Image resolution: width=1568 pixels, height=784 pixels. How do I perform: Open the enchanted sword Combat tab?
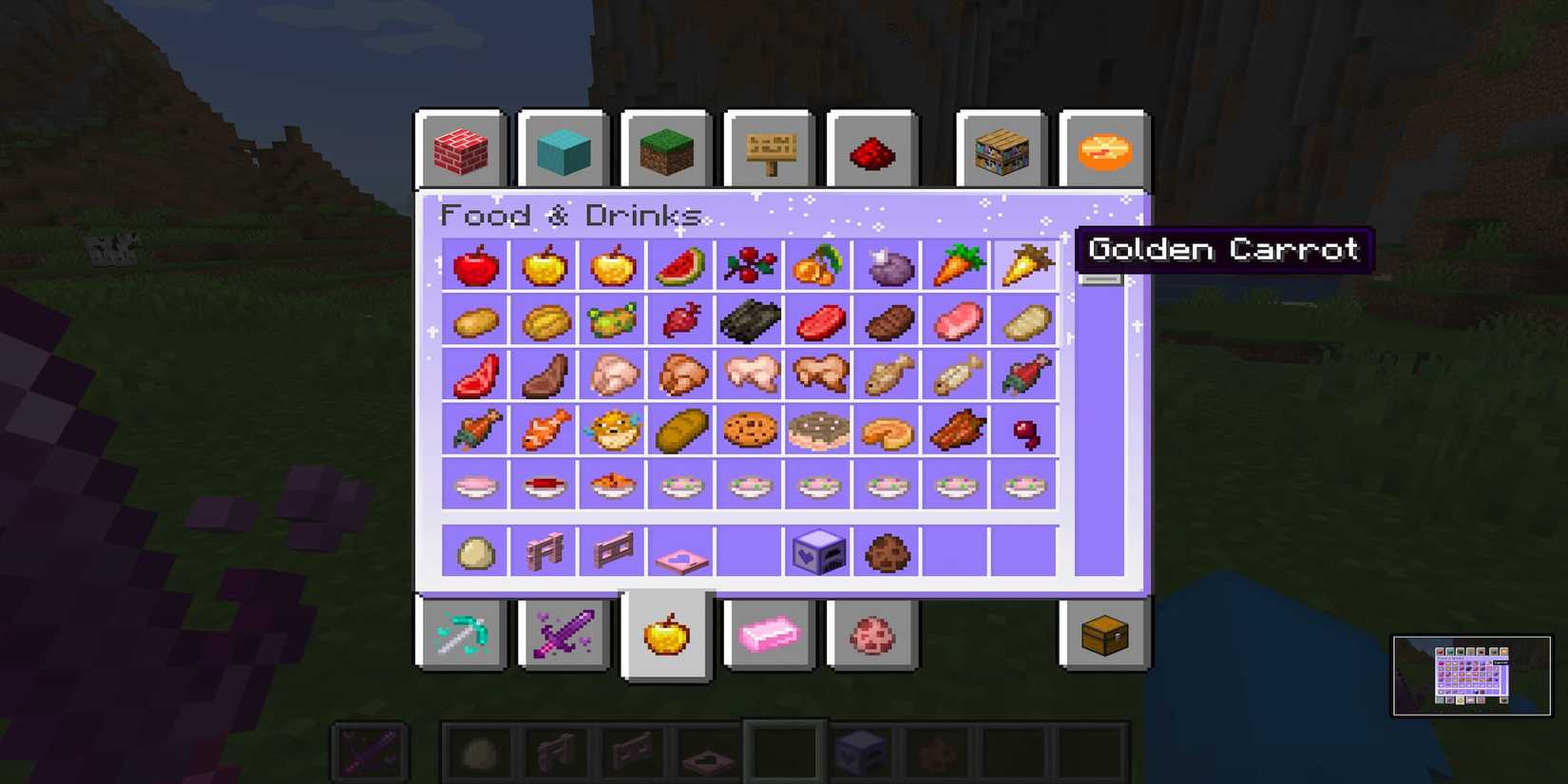tap(564, 635)
